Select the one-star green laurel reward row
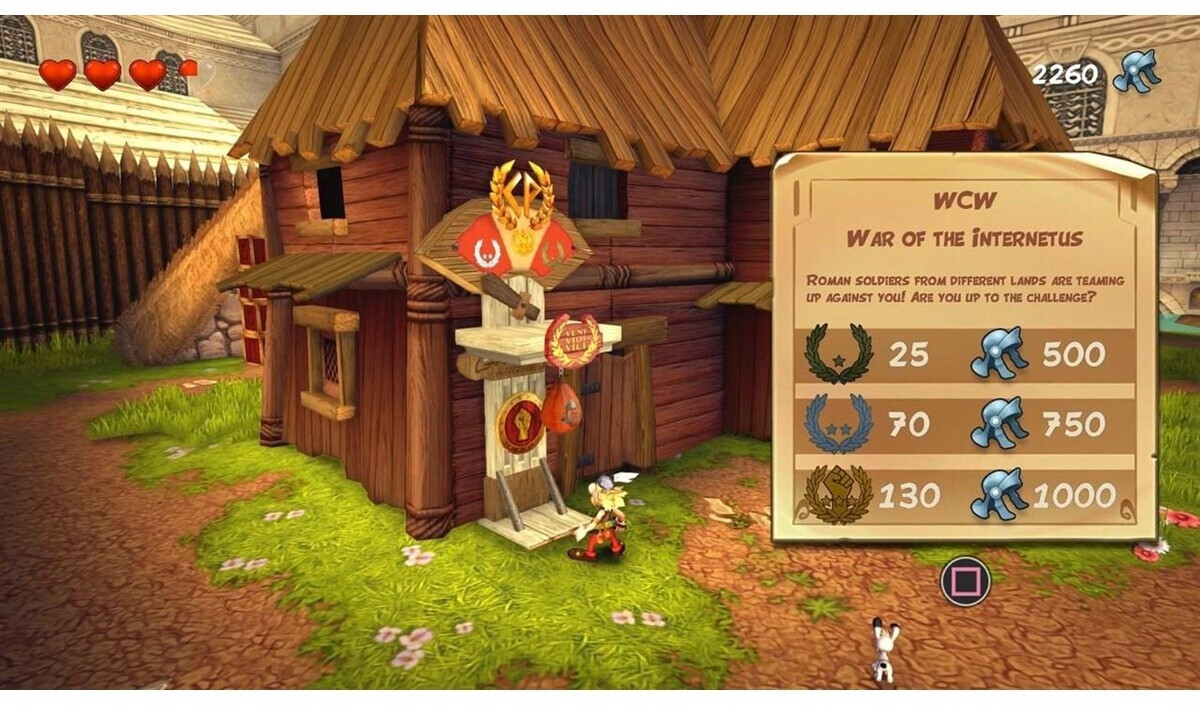The image size is (1200, 706). 964,355
